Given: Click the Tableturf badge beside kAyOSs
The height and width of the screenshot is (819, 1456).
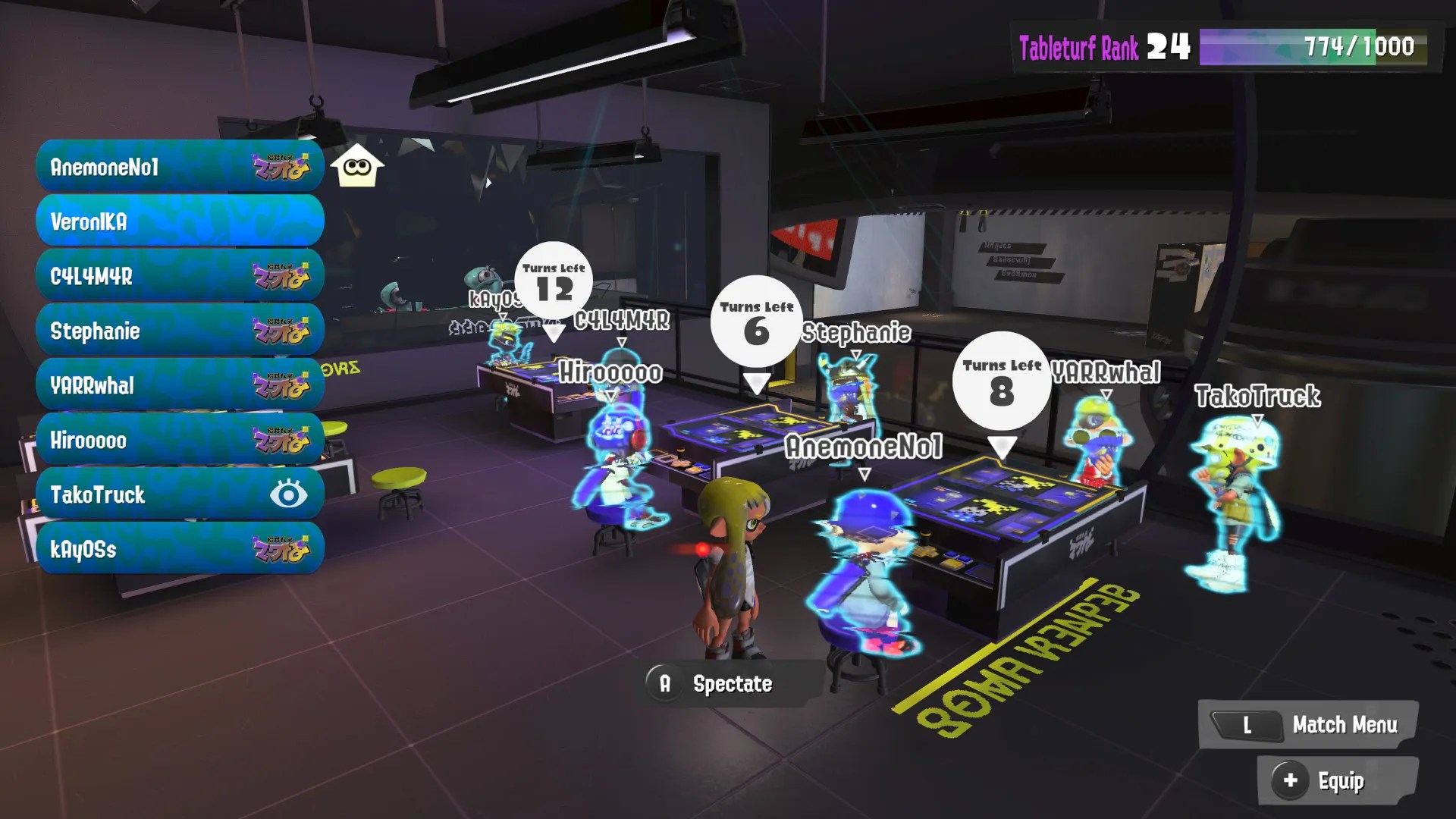Looking at the screenshot, I should [x=281, y=548].
